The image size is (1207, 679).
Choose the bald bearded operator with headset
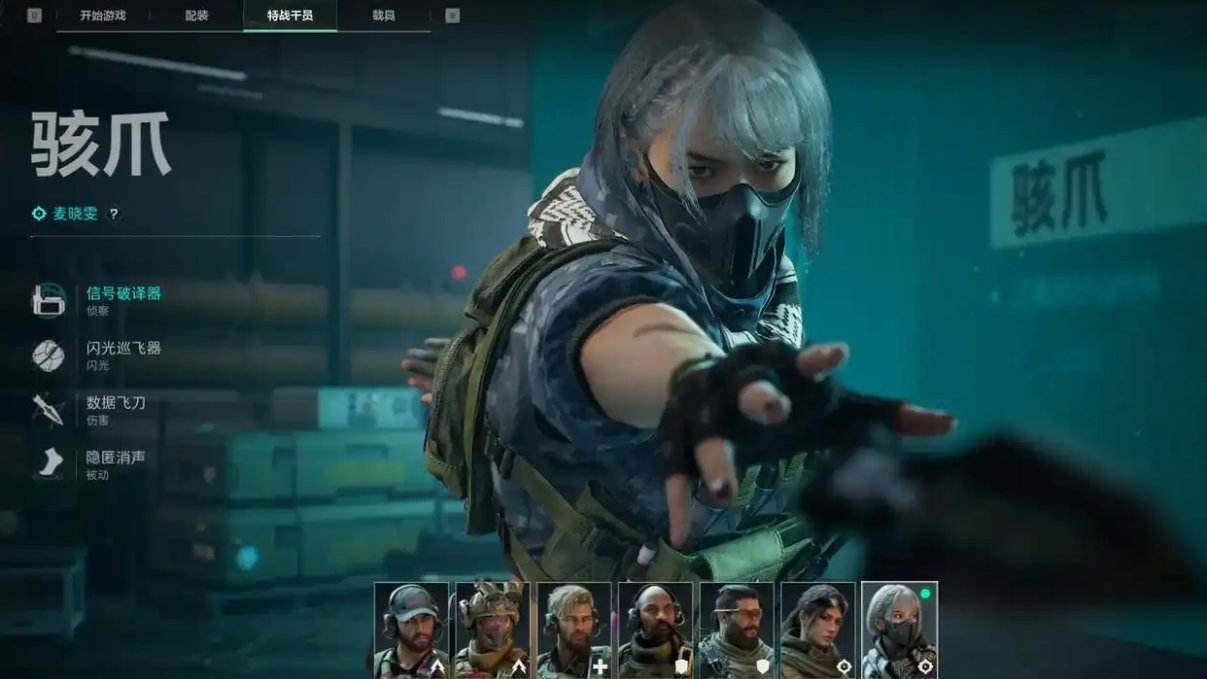pos(655,630)
